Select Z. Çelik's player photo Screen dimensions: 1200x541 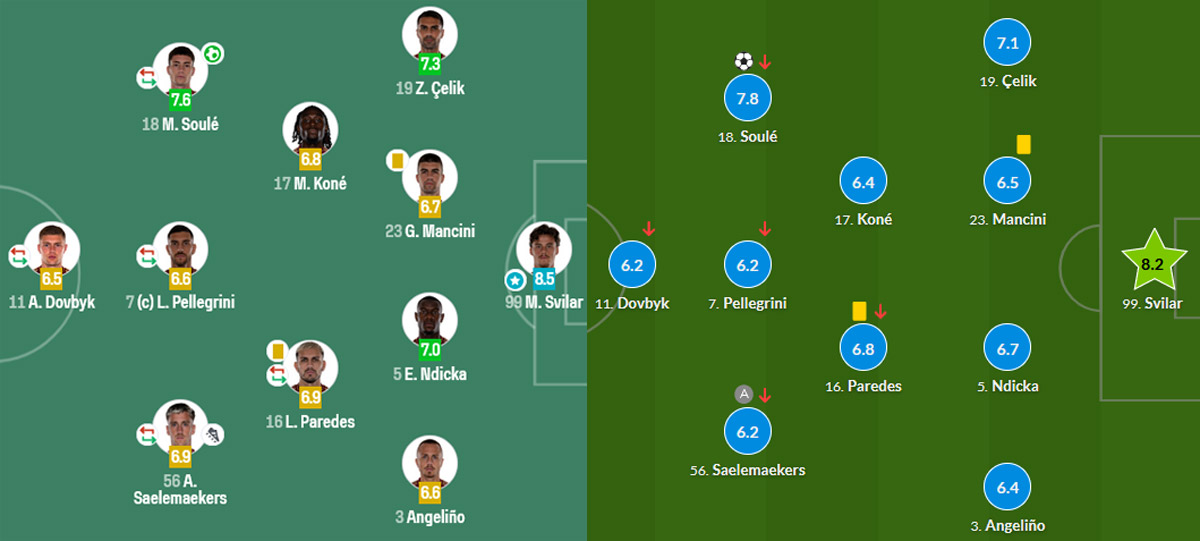[430, 34]
